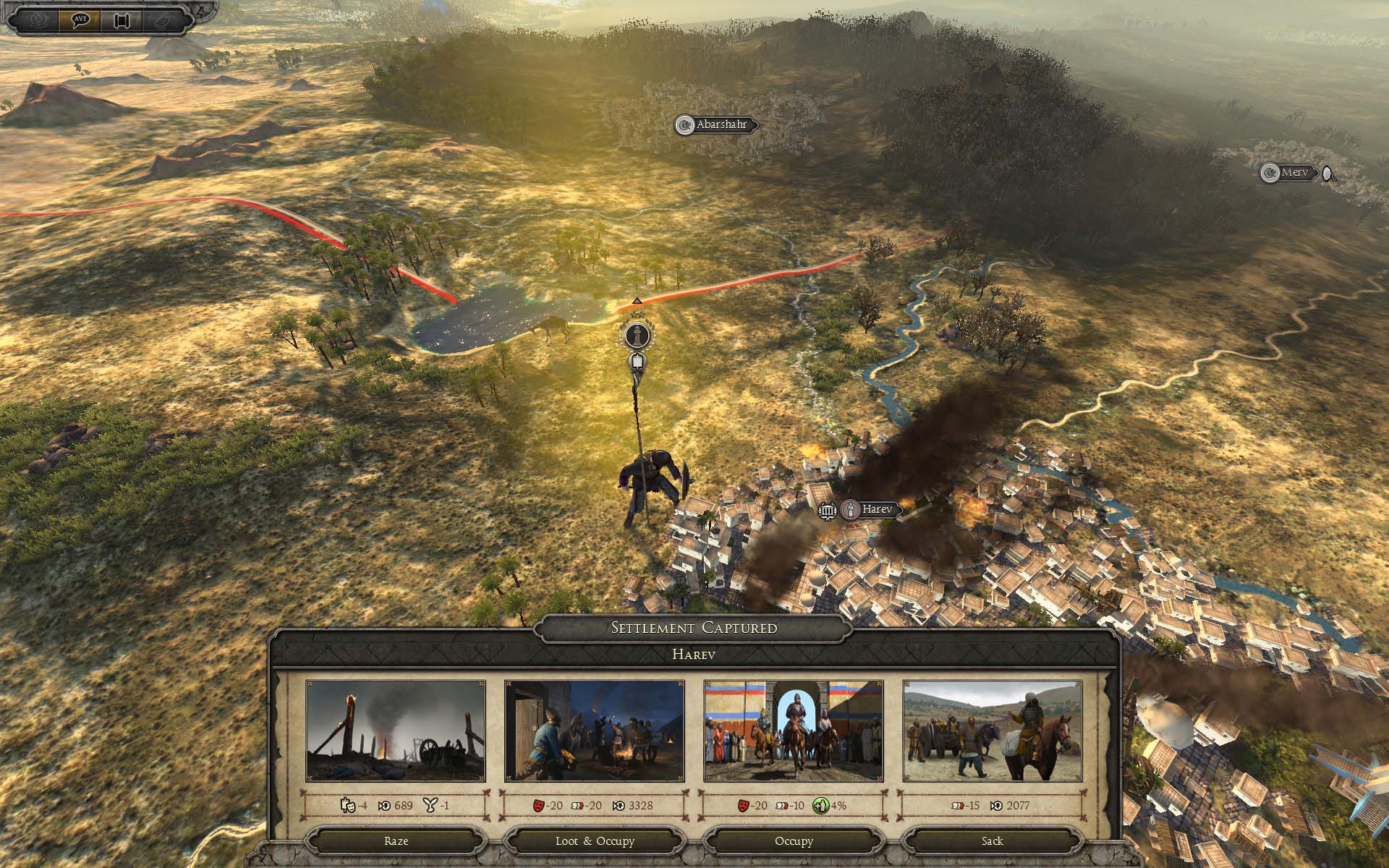Viewport: 1389px width, 868px height.
Task: Sack the settlement of Harev
Action: pos(992,841)
